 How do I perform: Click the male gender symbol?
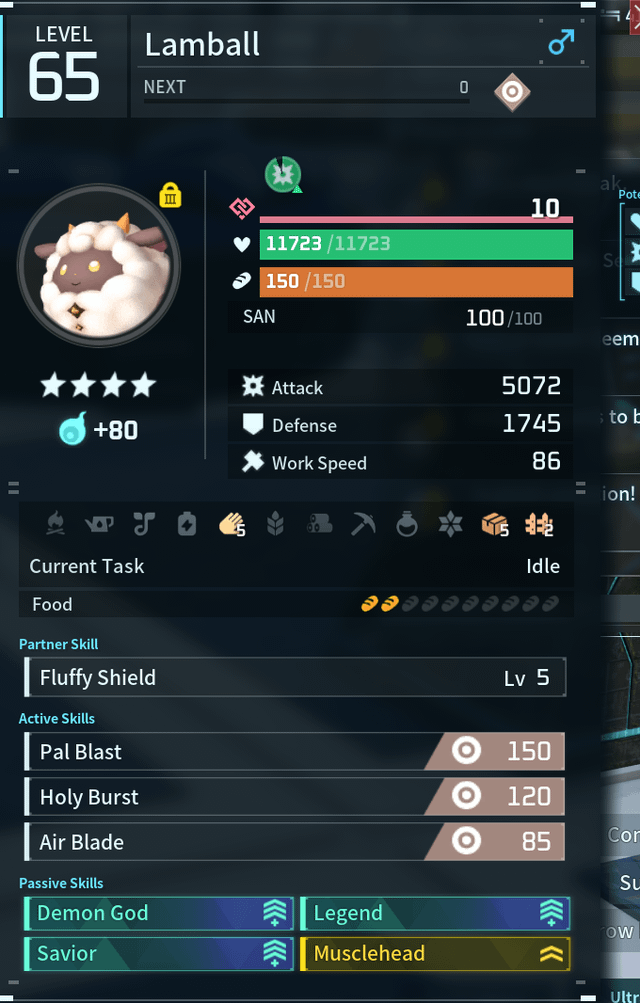pyautogui.click(x=561, y=43)
